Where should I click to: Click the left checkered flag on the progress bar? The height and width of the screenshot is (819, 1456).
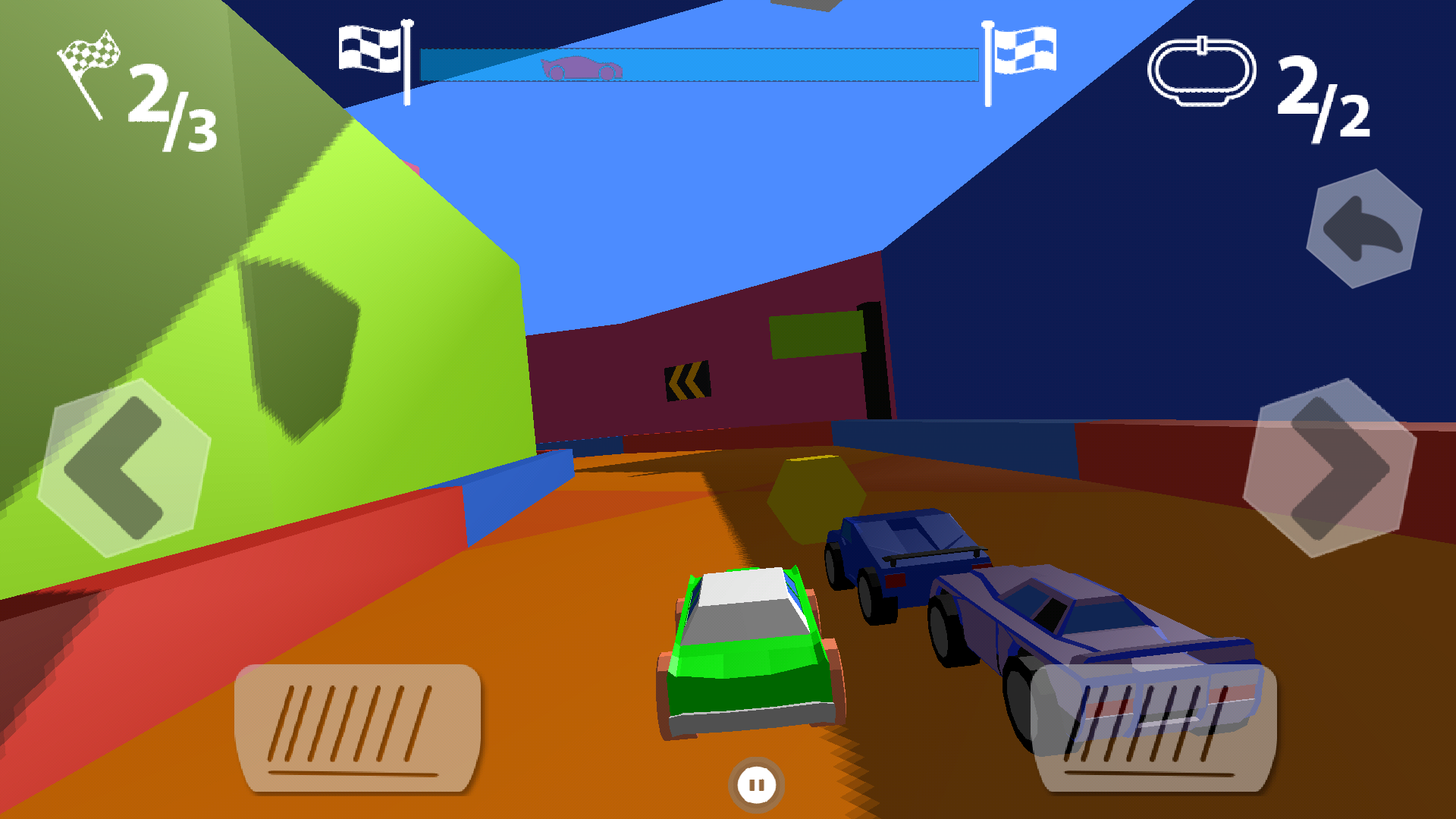369,49
